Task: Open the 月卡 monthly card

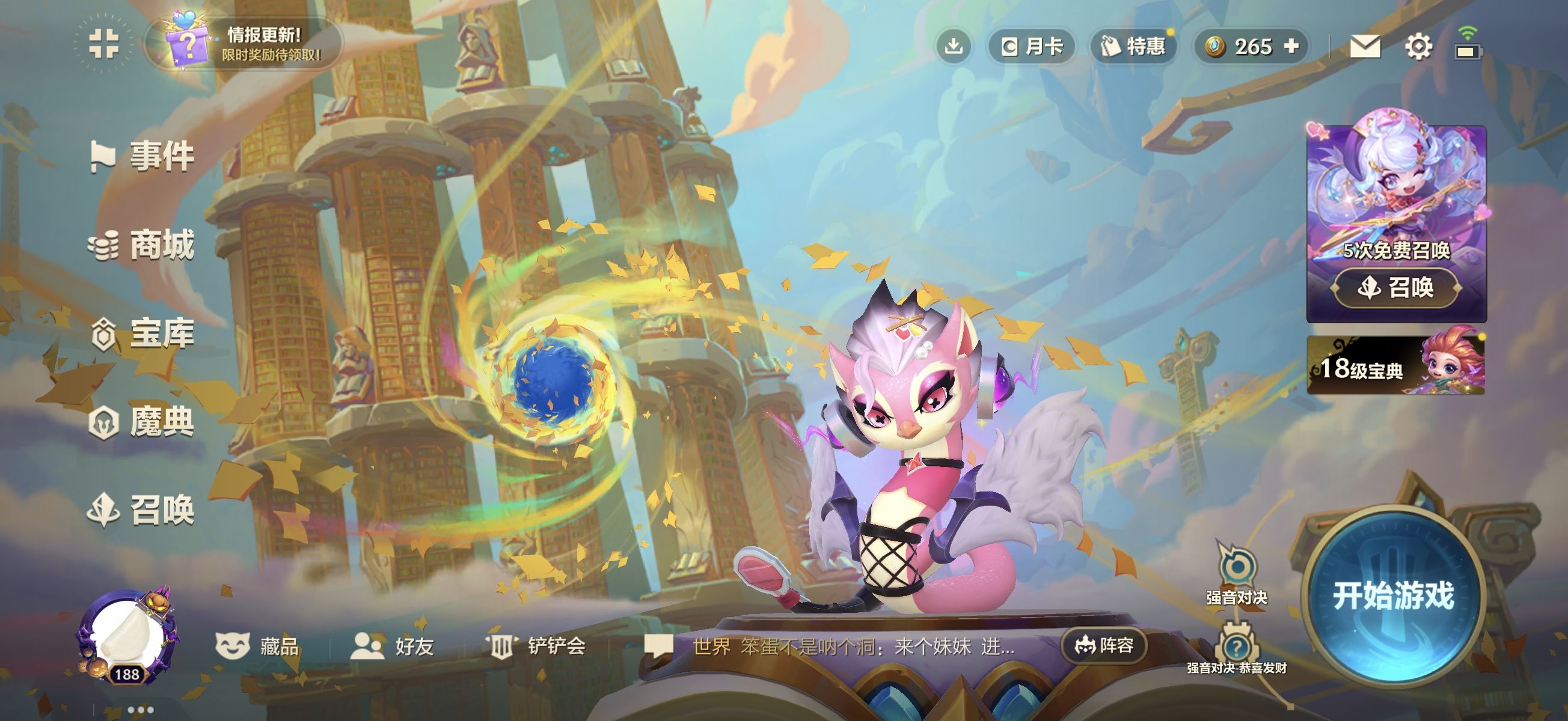Action: point(1032,46)
